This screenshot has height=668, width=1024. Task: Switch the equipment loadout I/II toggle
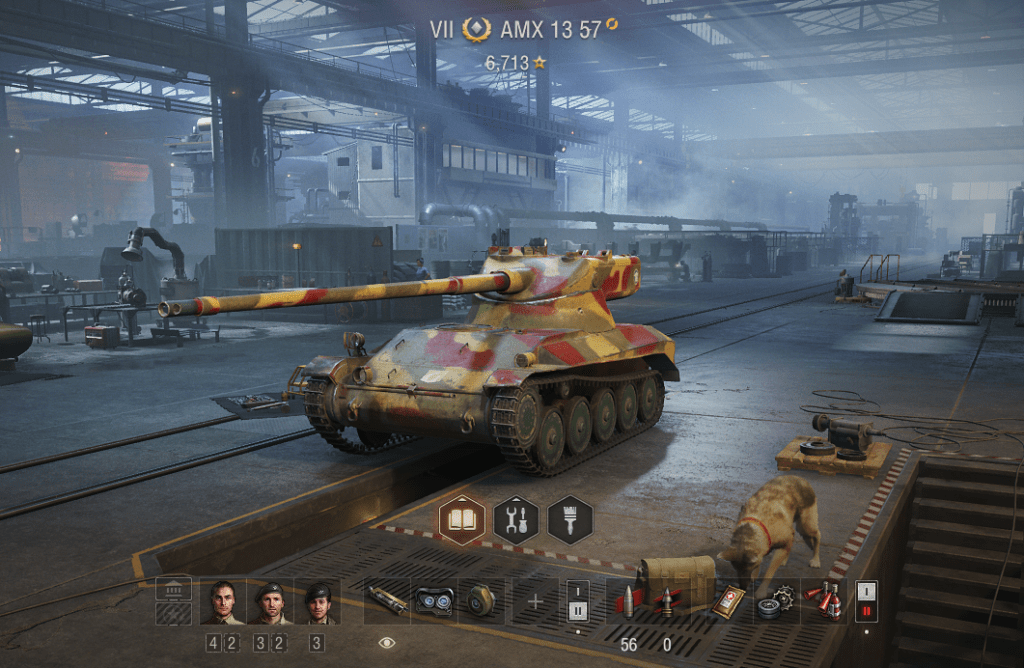[x=578, y=601]
